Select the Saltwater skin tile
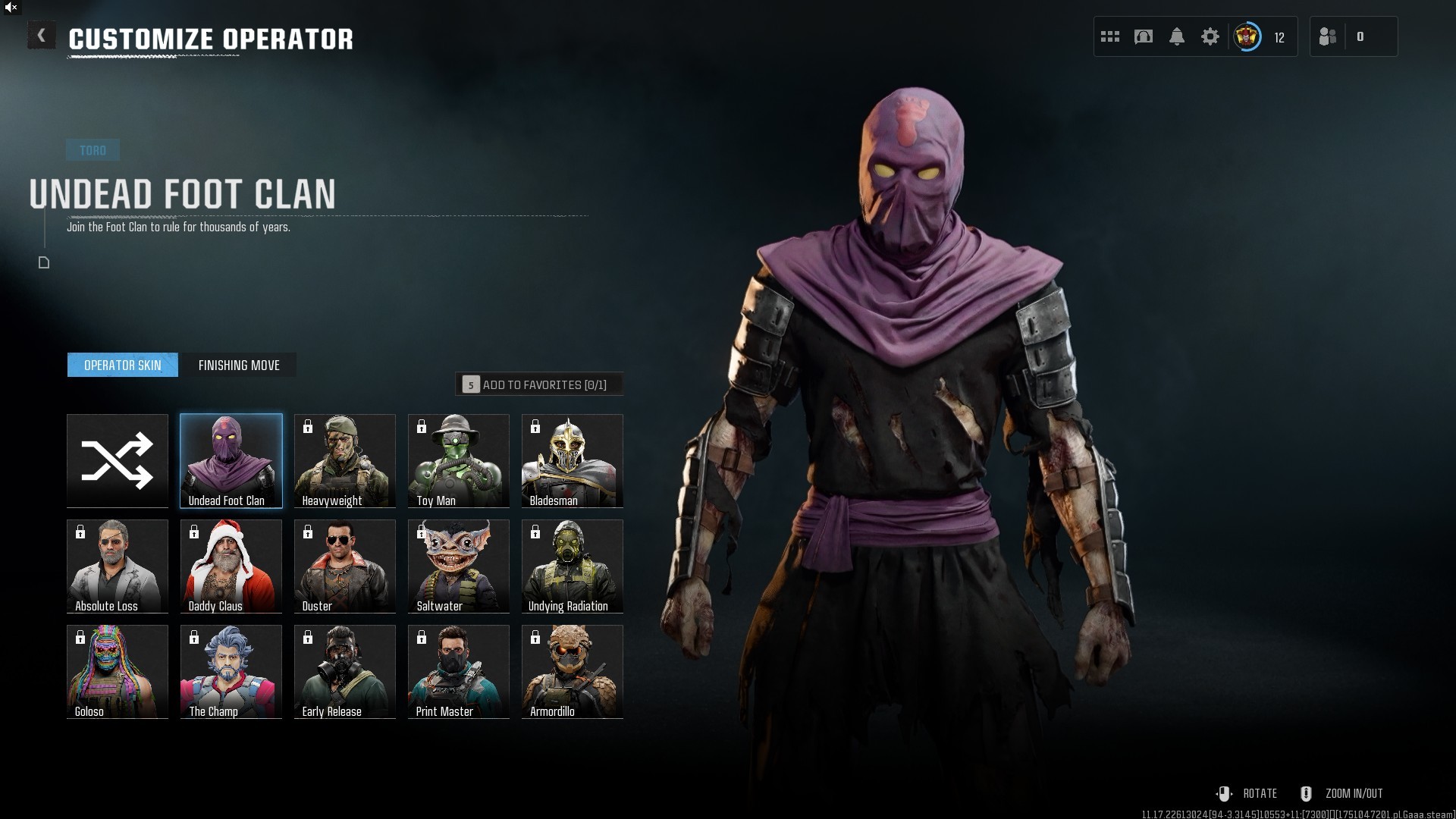The height and width of the screenshot is (819, 1456). click(x=459, y=566)
